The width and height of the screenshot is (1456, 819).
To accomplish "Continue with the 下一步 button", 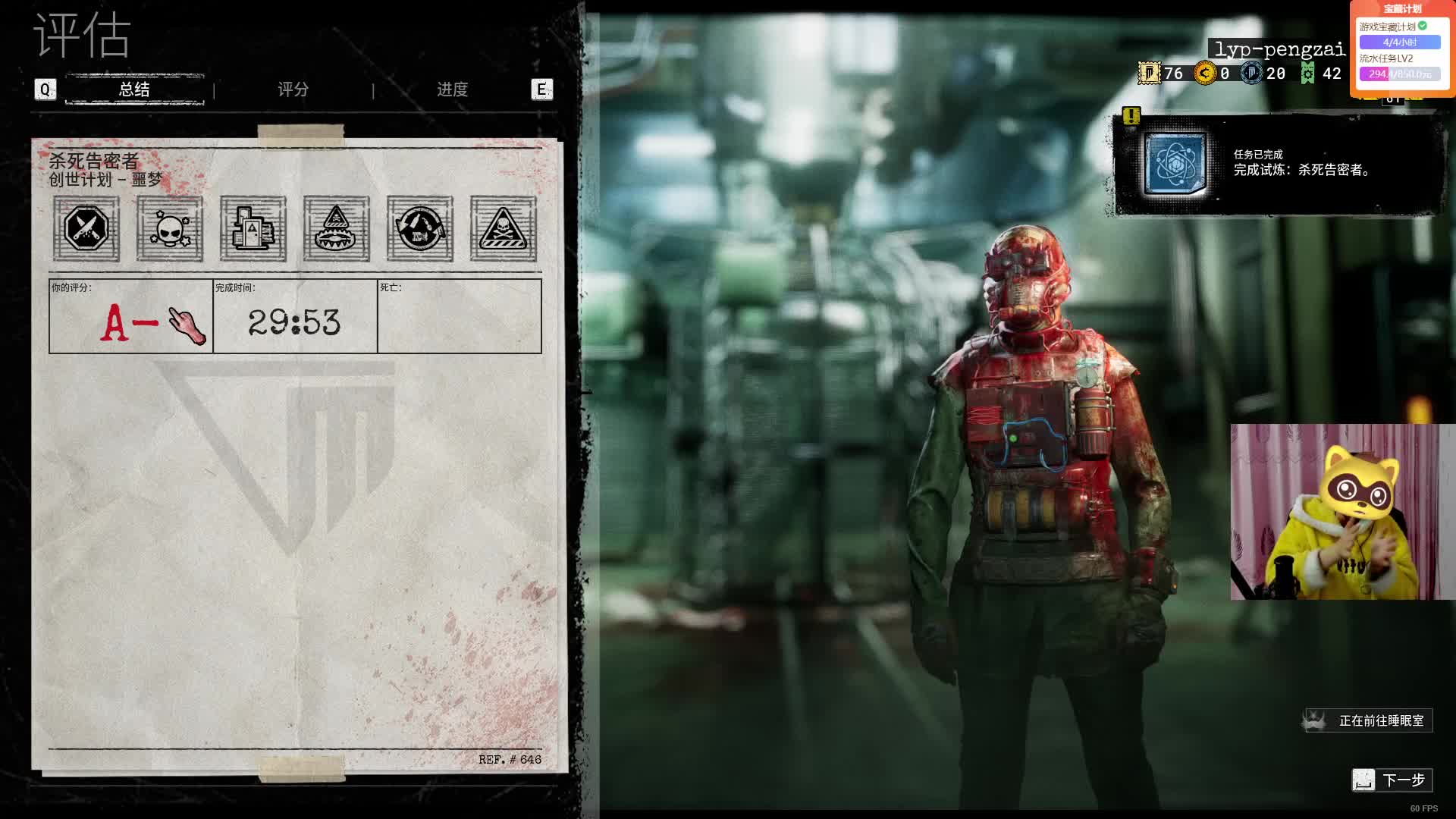I will (x=1392, y=780).
